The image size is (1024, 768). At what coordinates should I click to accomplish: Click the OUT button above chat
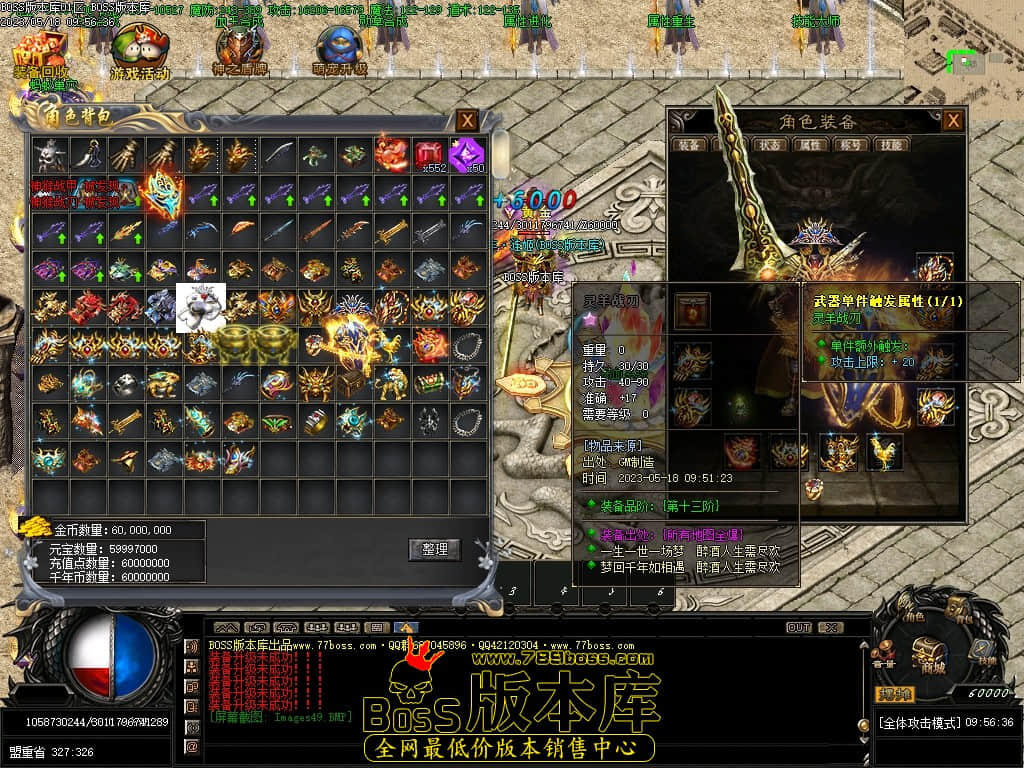coord(798,627)
